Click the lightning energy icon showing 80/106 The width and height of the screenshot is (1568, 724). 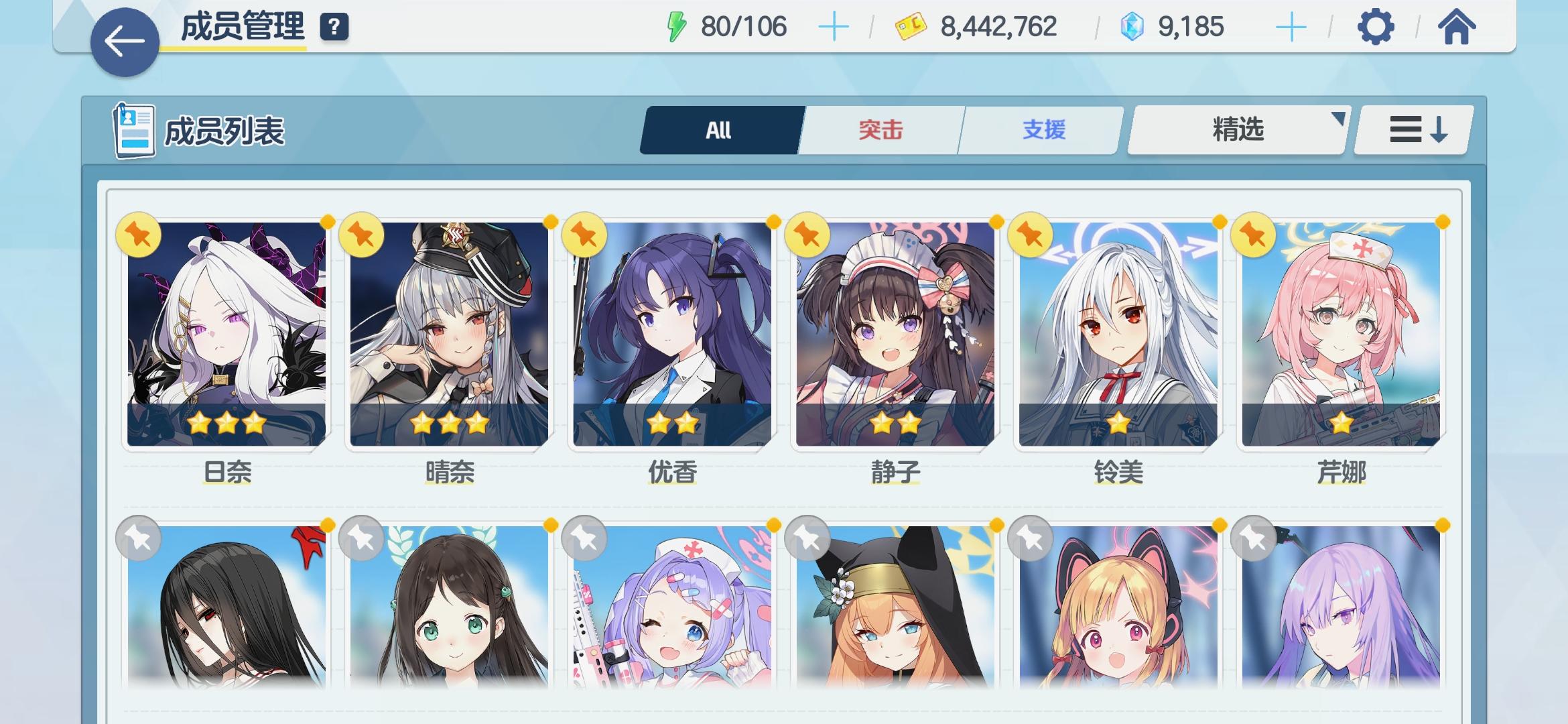676,25
